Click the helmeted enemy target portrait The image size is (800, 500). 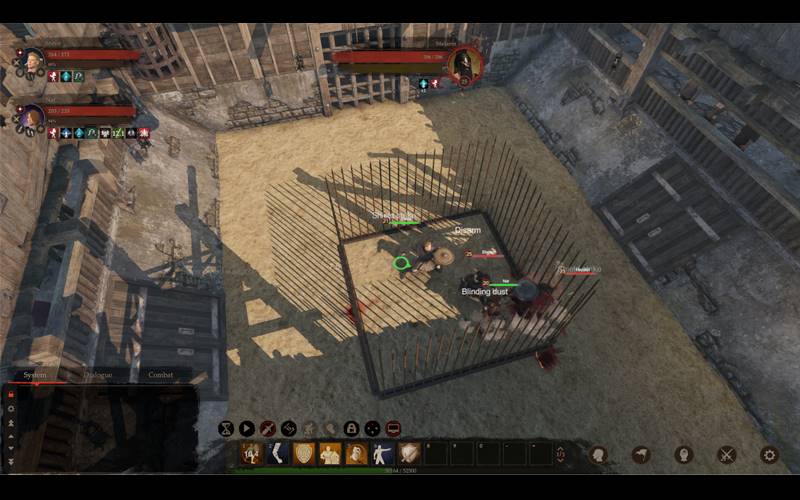point(464,65)
